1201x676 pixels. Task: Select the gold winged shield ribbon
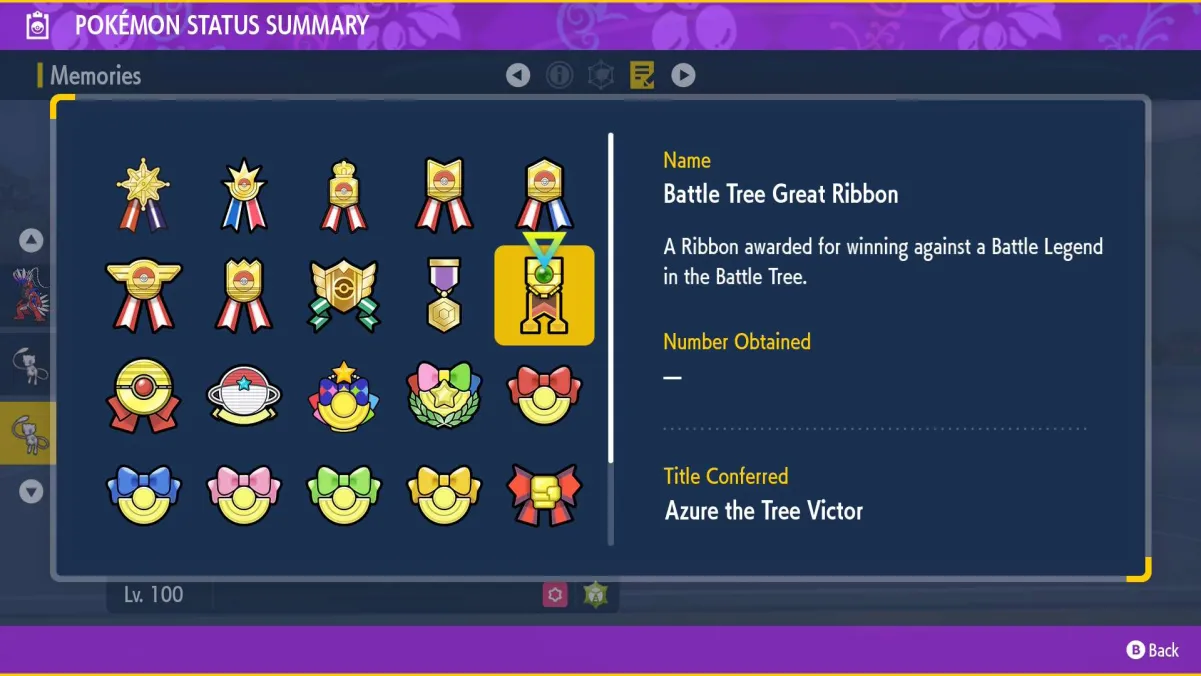coord(344,296)
